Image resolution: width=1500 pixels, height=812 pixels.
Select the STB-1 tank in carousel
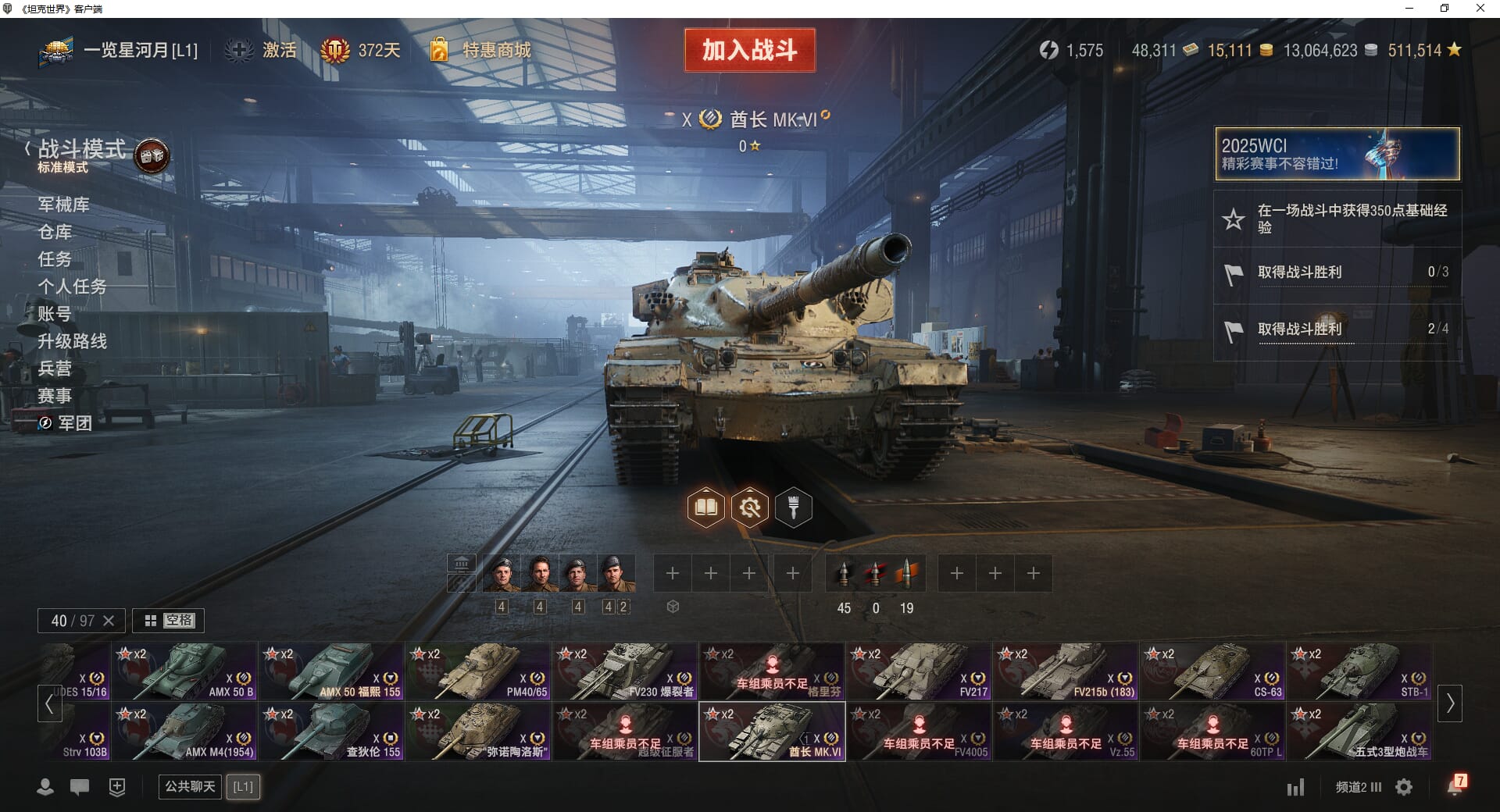1359,671
